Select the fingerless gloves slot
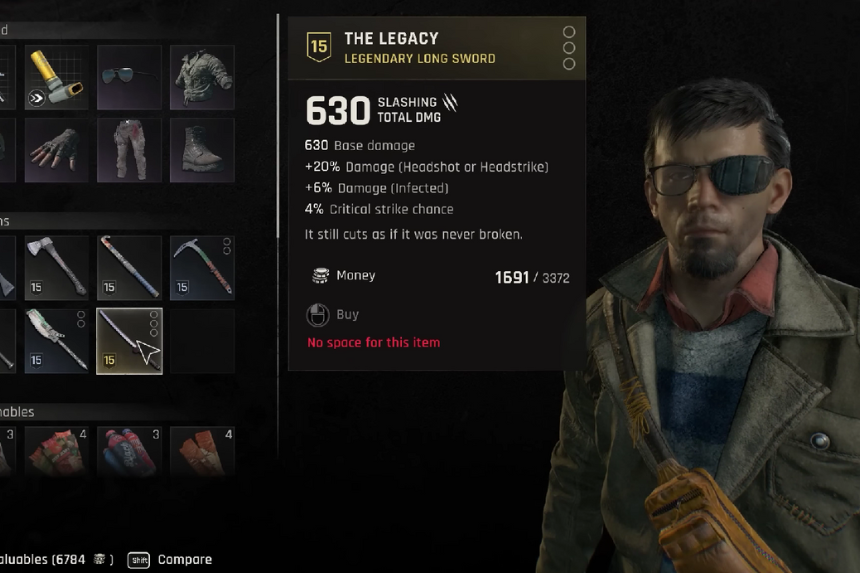 pos(57,150)
